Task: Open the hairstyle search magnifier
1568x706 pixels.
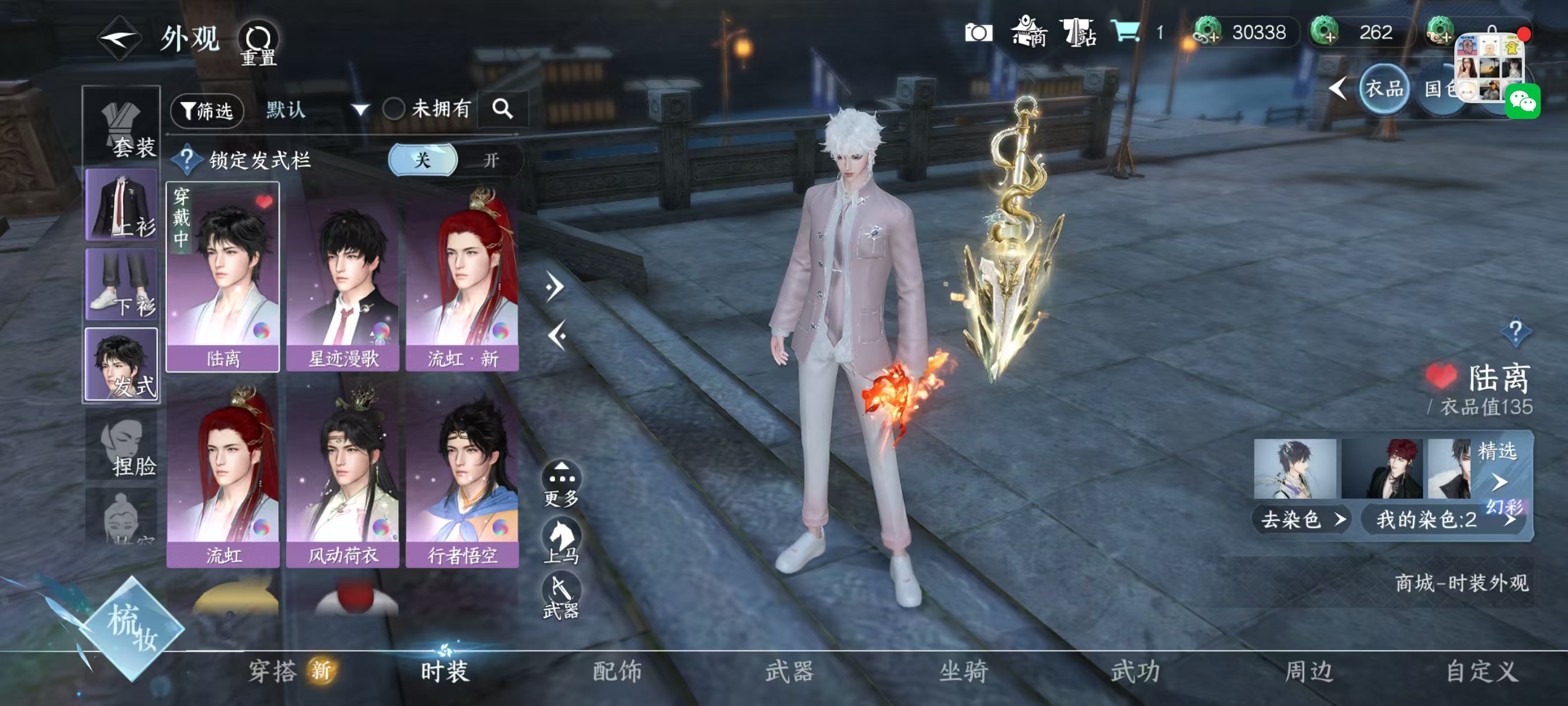Action: (x=502, y=109)
